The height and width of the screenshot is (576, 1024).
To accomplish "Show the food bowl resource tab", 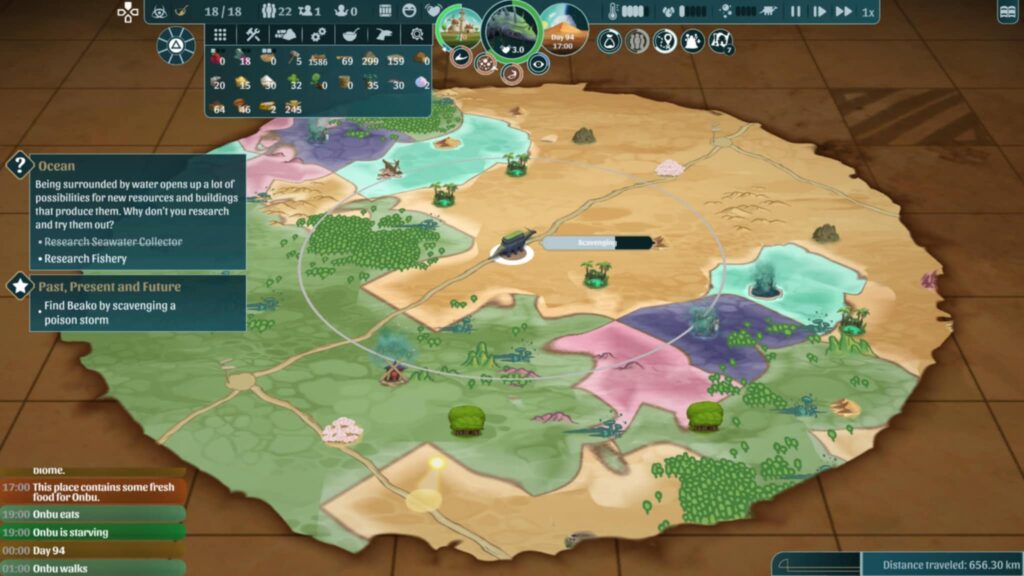I will tap(351, 34).
